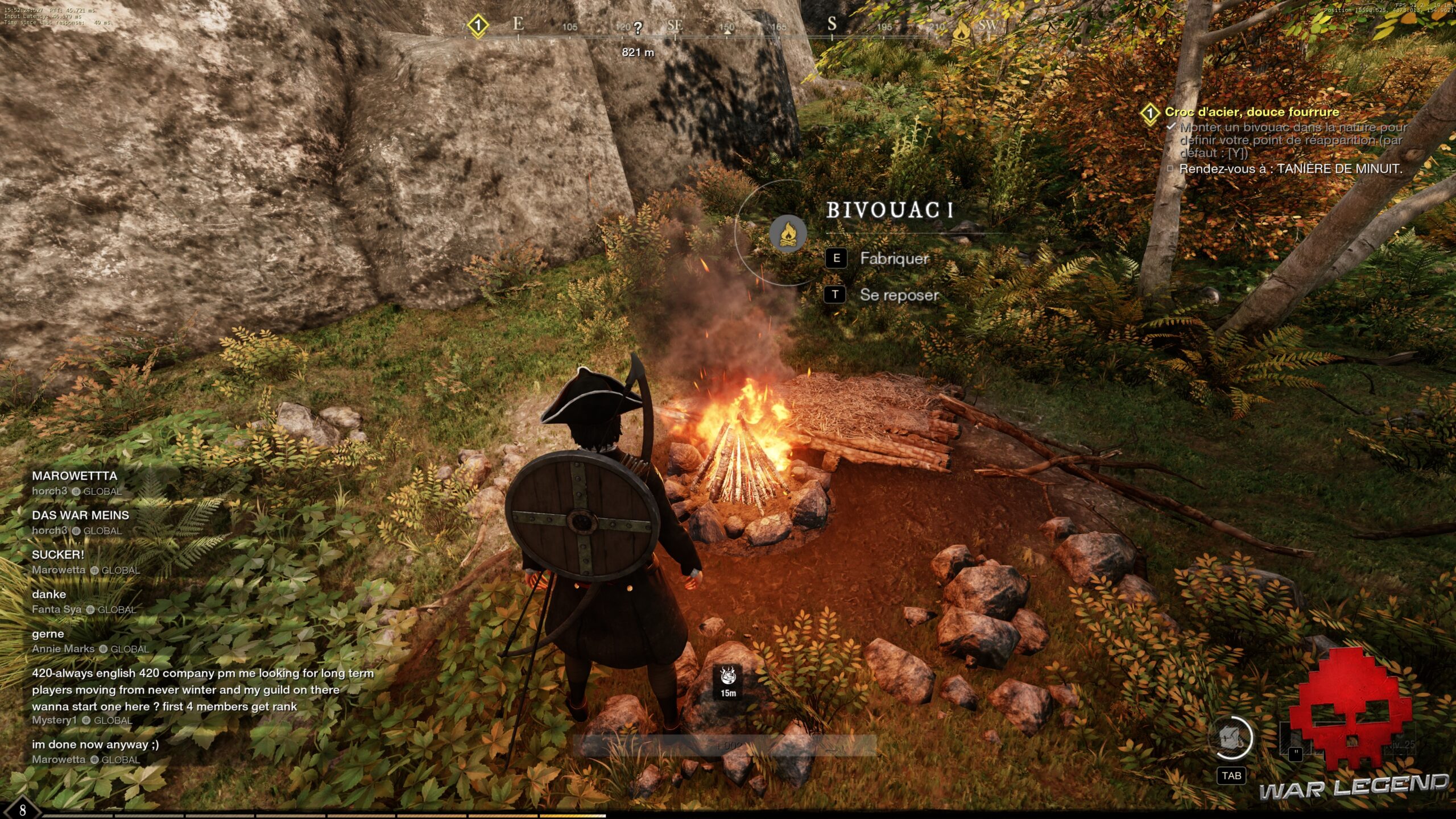Select the question mark marker on the compass
The width and height of the screenshot is (1456, 819).
click(638, 28)
